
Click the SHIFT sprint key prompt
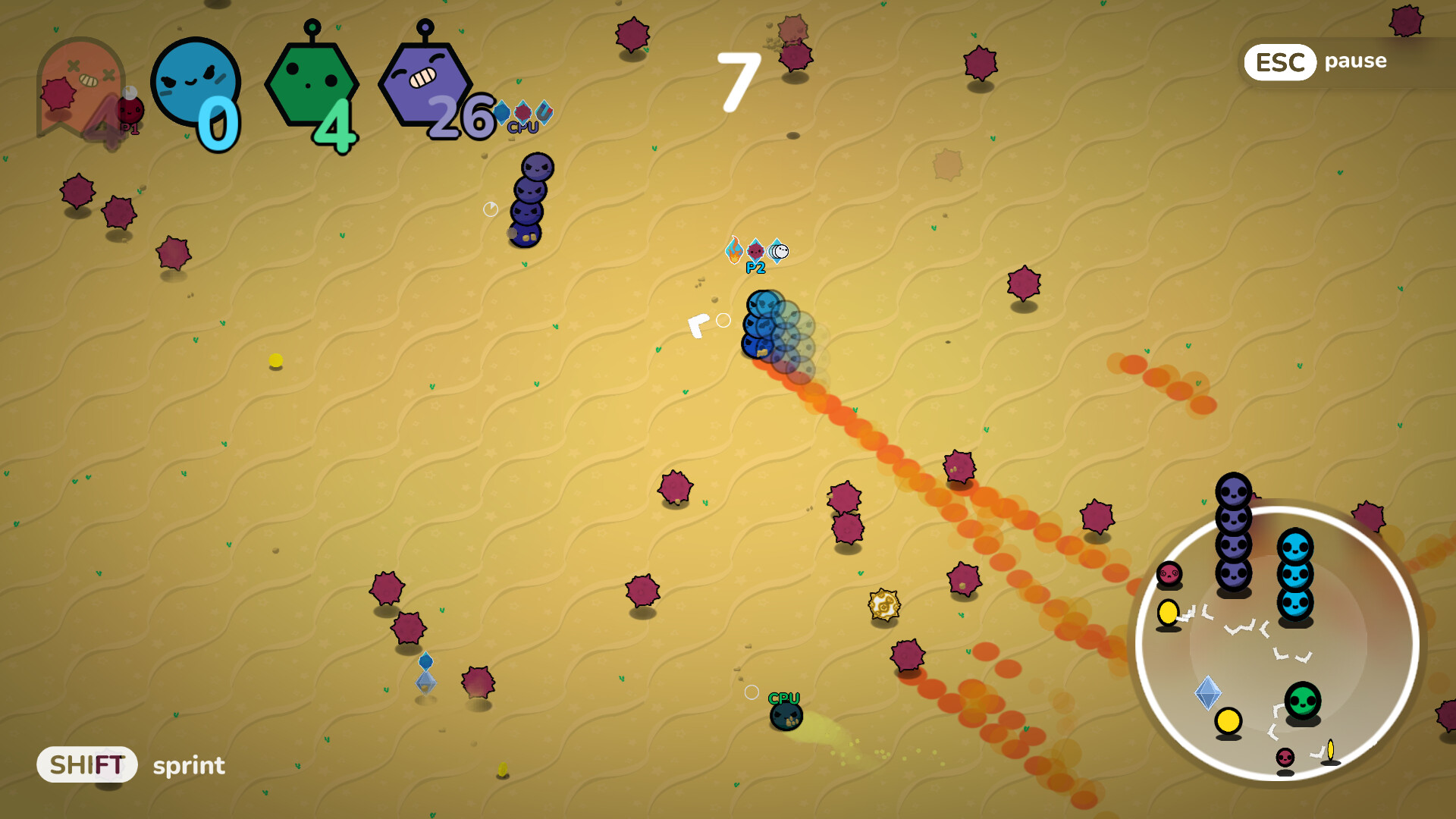pyautogui.click(x=86, y=764)
